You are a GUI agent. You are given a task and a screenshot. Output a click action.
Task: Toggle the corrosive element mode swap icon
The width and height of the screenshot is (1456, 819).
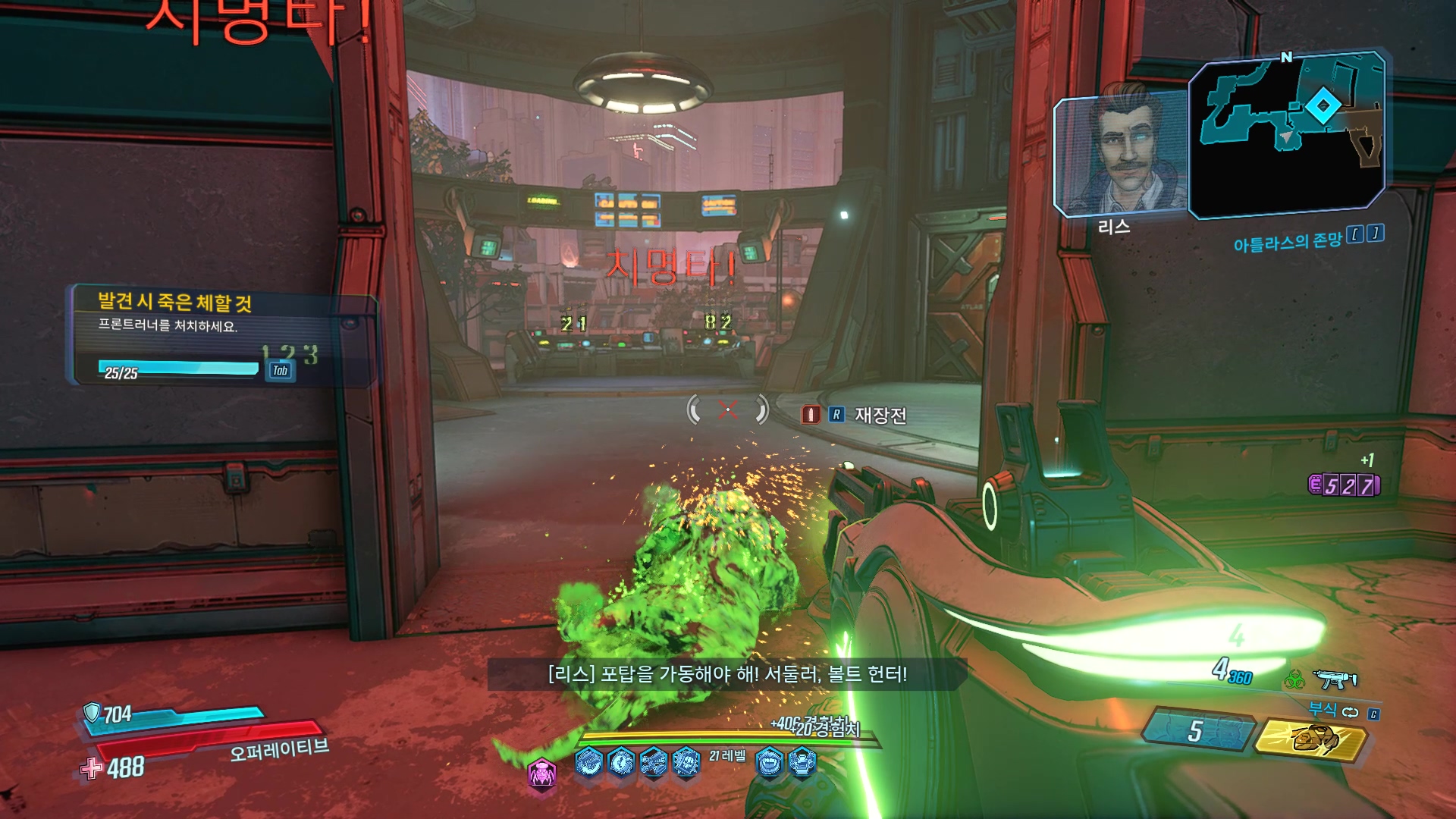tap(1351, 712)
